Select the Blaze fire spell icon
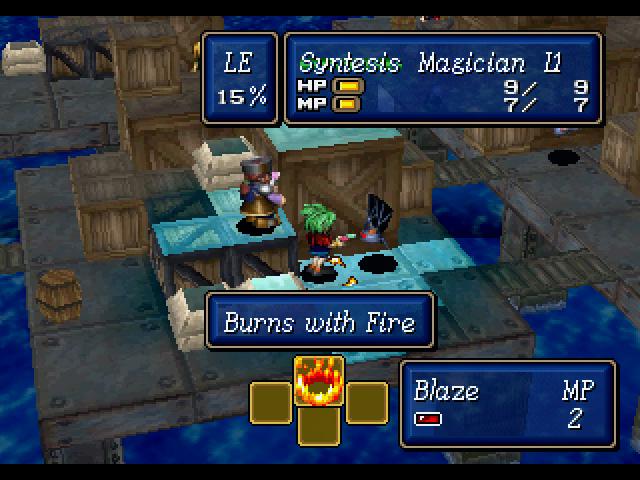The height and width of the screenshot is (480, 640). [x=319, y=380]
